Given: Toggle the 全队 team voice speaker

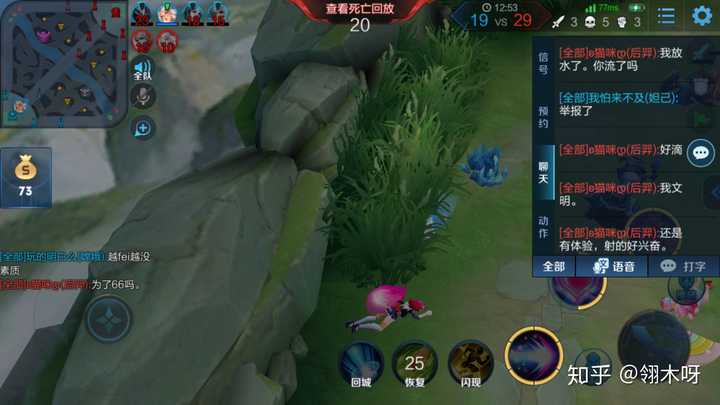Looking at the screenshot, I should coord(143,67).
